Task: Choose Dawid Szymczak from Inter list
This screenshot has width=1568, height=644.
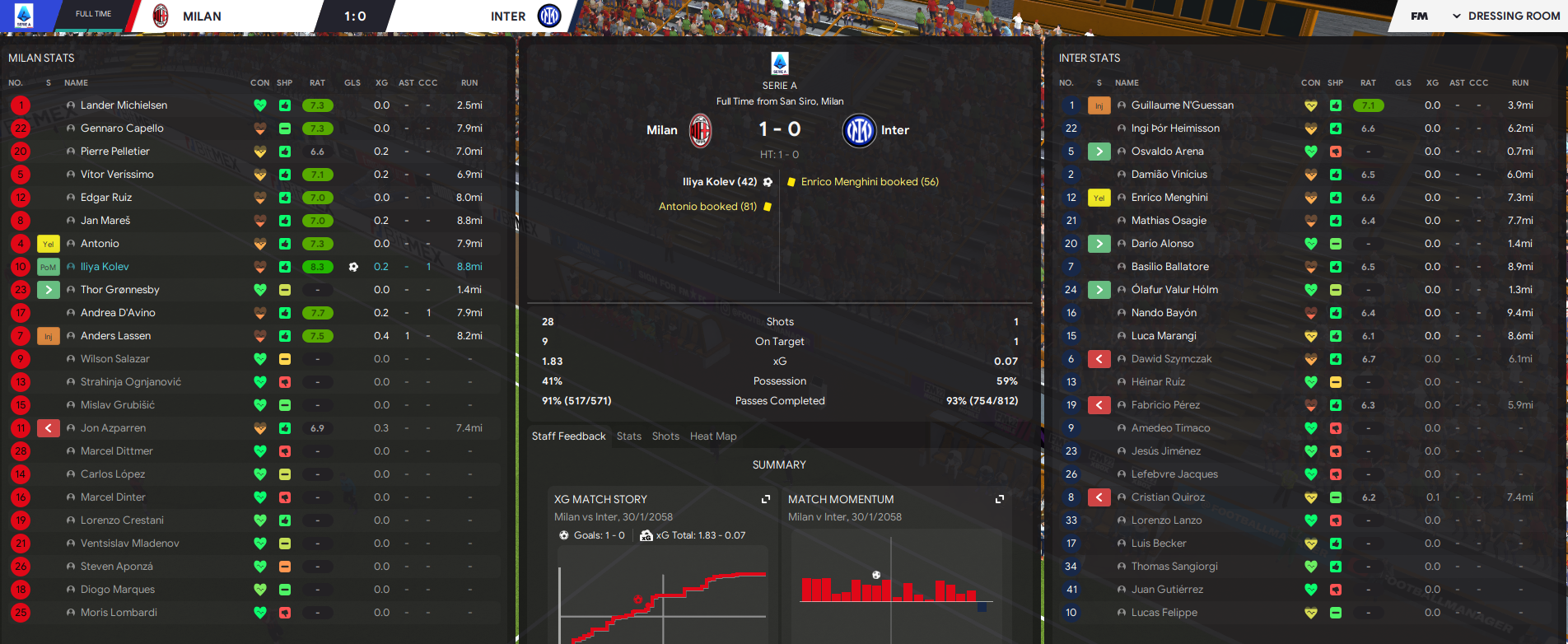Action: click(1171, 359)
